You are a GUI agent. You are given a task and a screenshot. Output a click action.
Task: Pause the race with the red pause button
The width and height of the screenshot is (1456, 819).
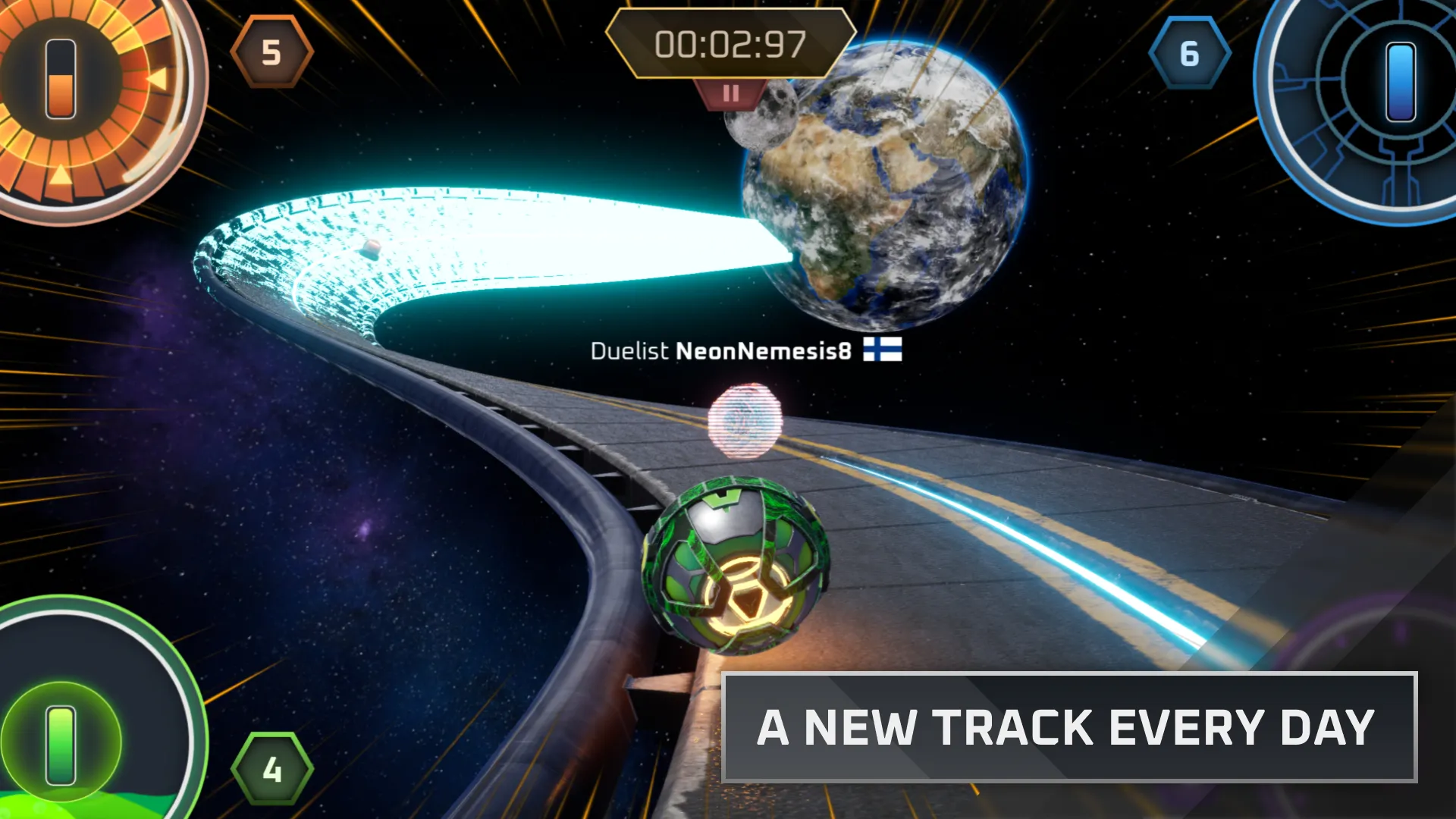[x=730, y=94]
